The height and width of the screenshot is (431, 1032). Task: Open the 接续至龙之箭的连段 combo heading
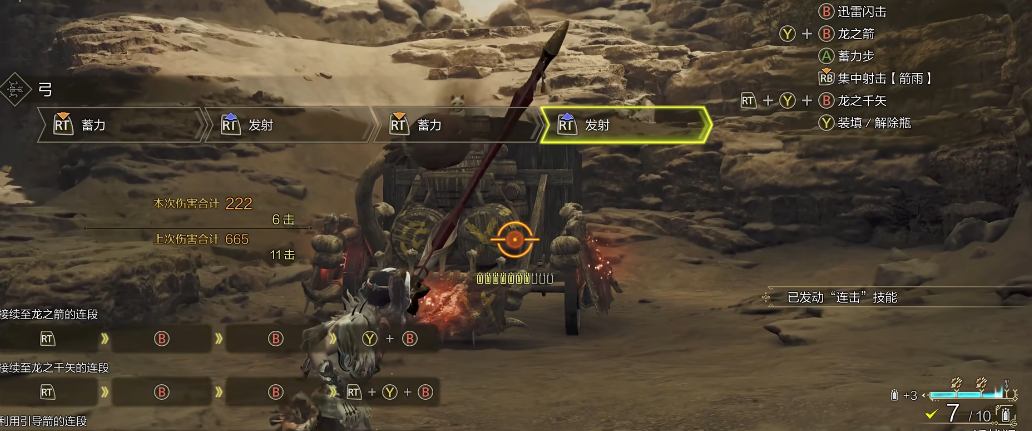(50, 314)
